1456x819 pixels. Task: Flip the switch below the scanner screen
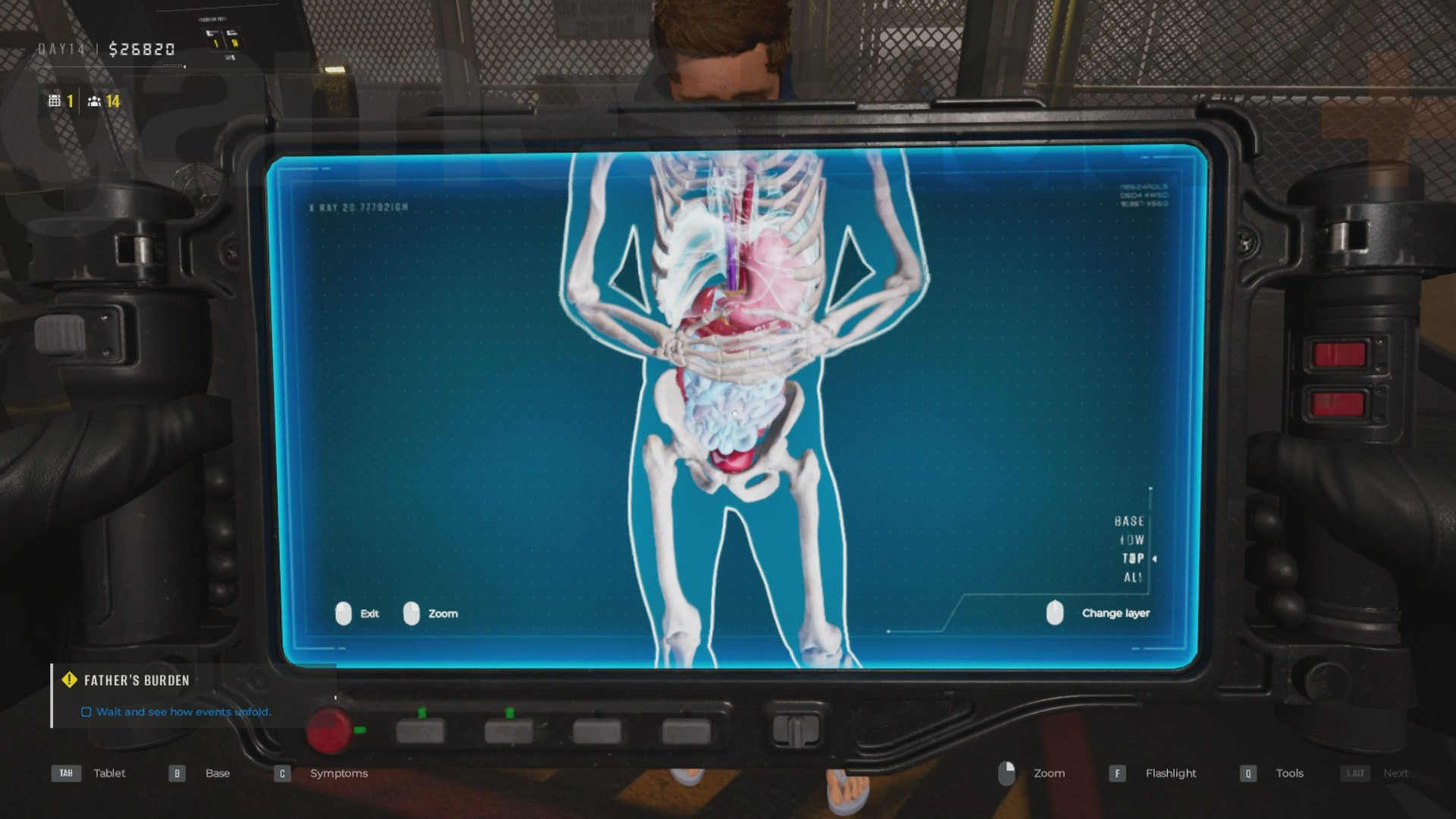coord(796,732)
